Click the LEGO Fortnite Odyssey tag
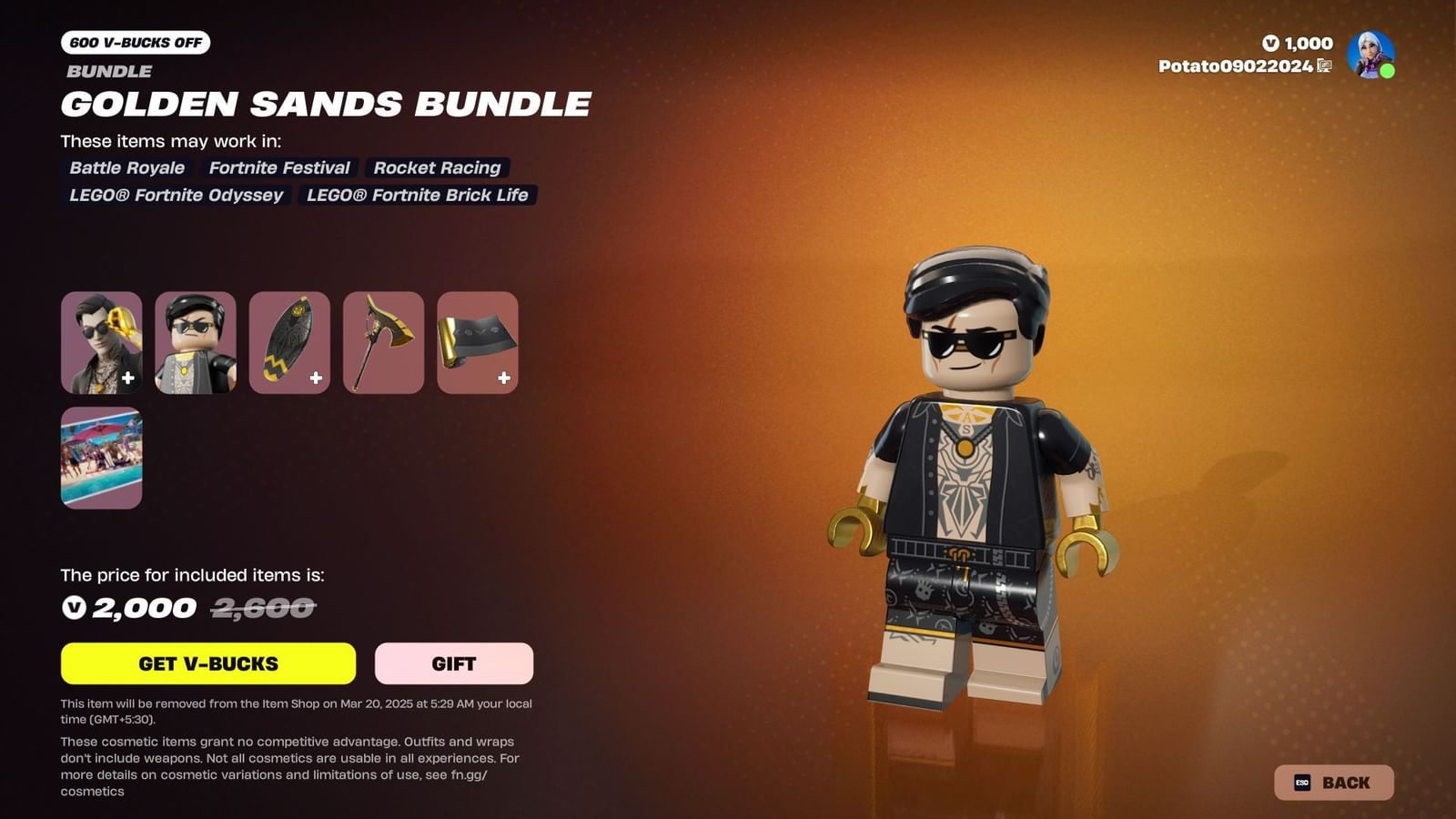Viewport: 1456px width, 819px height. point(176,195)
